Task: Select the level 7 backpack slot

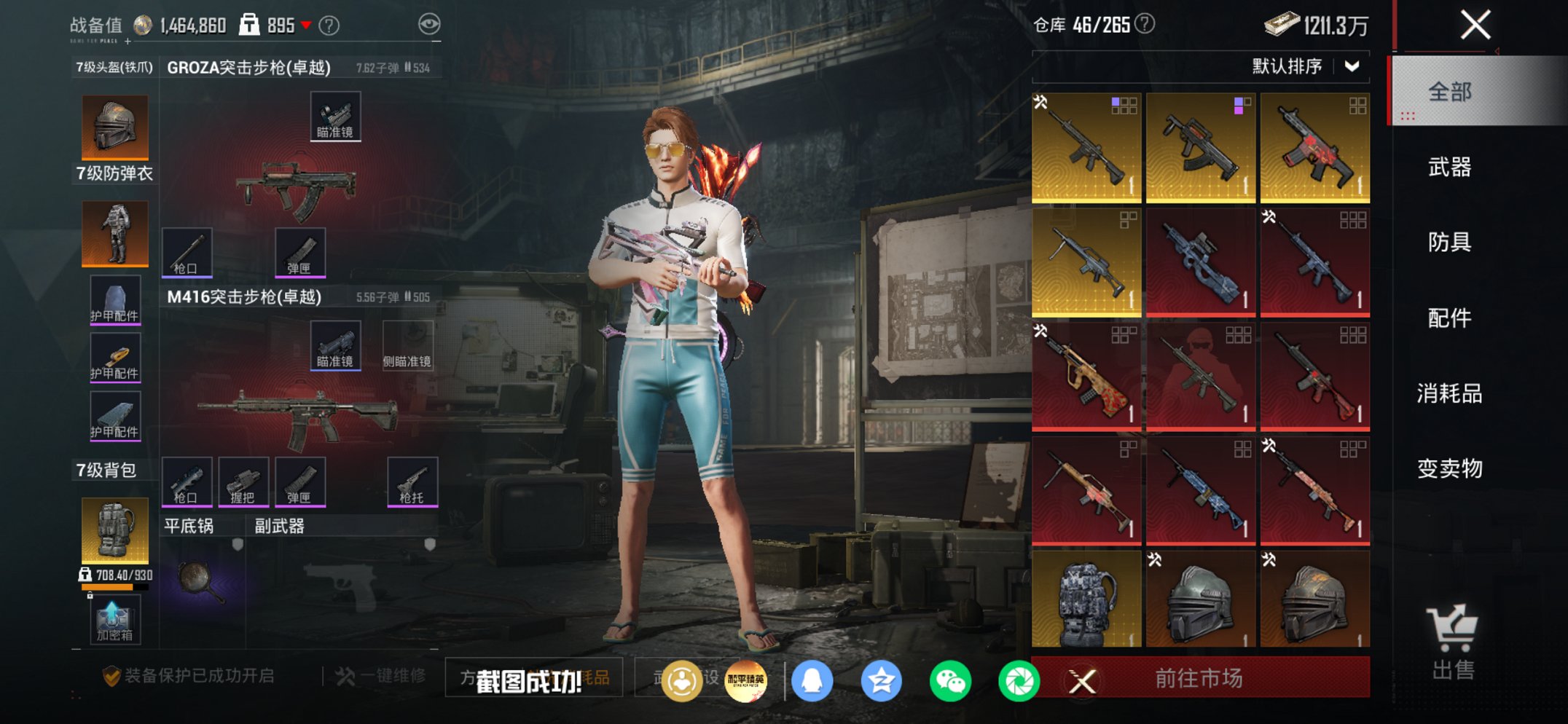Action: (x=114, y=530)
